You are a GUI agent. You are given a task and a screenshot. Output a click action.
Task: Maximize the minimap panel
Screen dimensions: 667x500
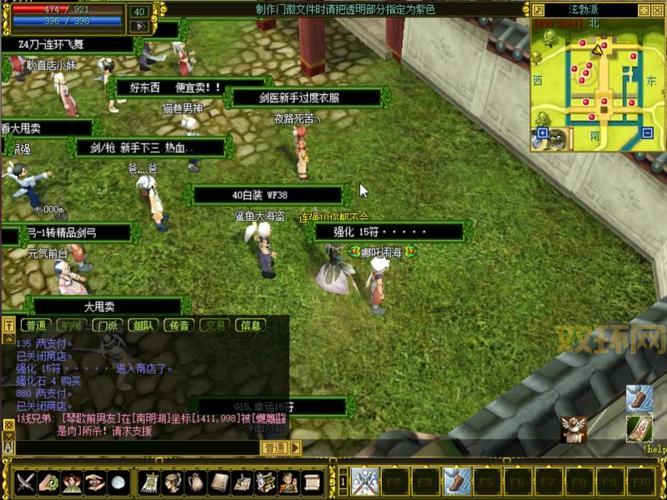[646, 9]
